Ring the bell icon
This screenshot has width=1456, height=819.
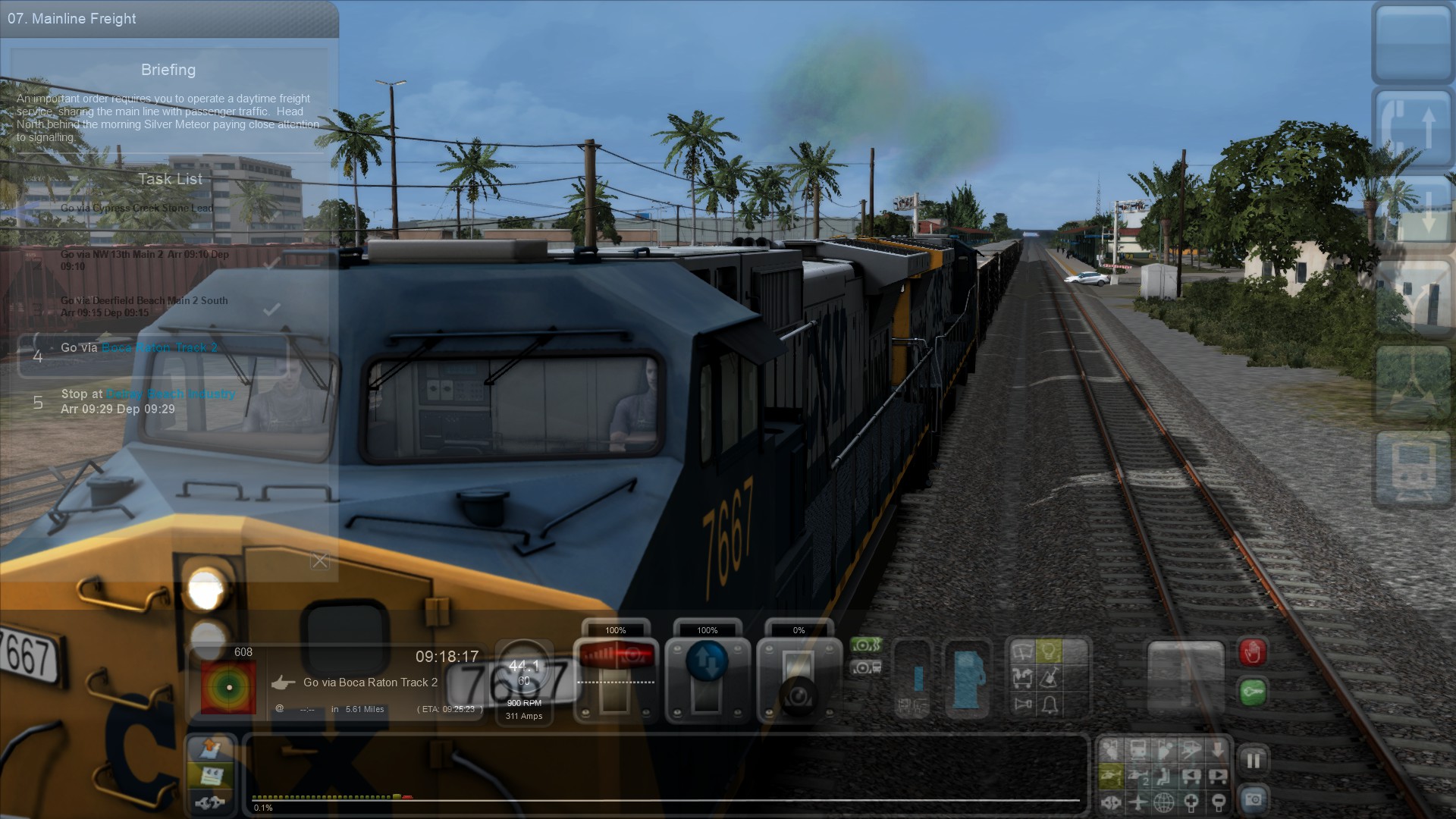click(1050, 704)
